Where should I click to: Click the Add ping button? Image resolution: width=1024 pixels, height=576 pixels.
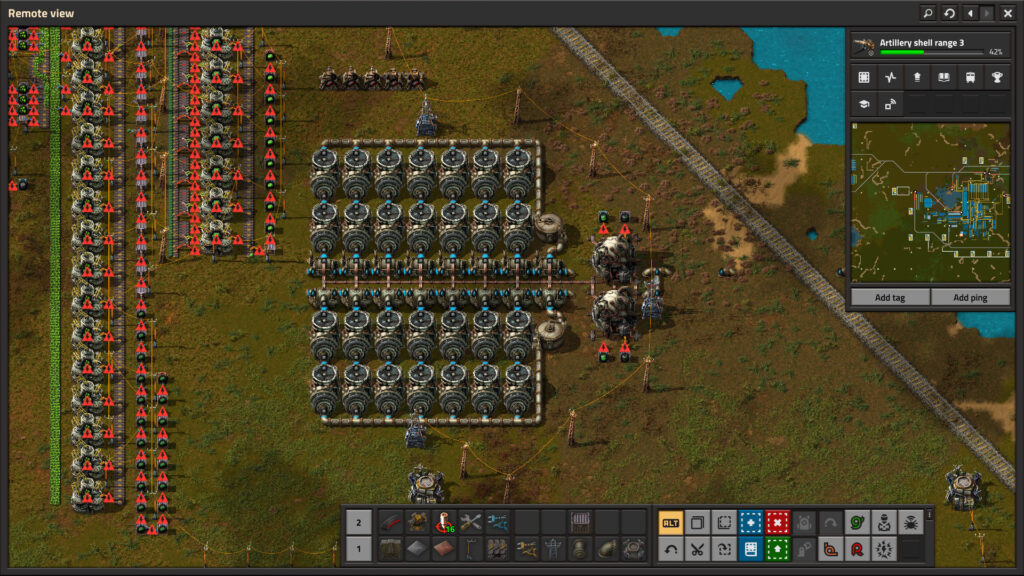970,297
